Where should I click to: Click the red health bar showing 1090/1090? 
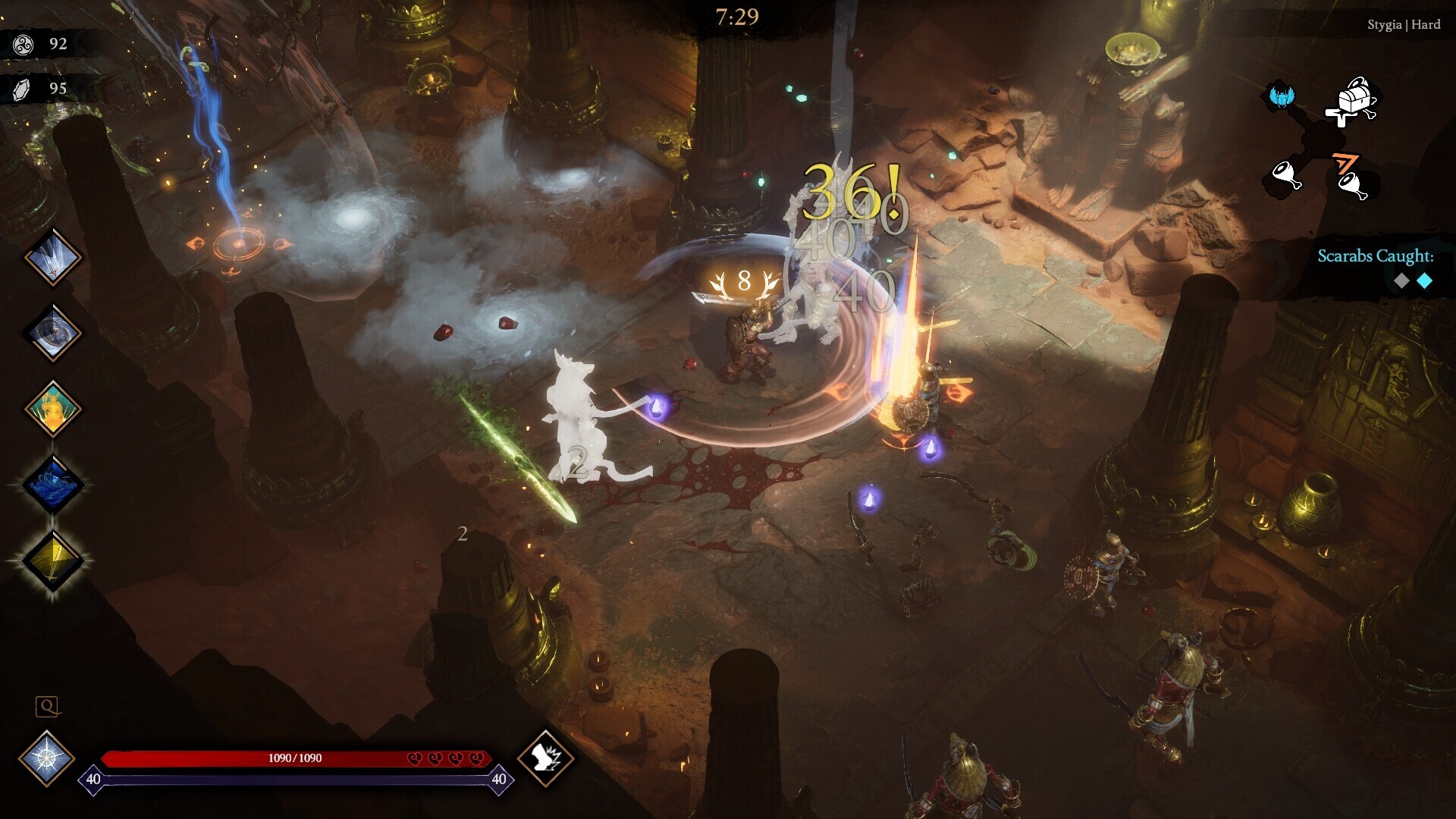[x=294, y=757]
